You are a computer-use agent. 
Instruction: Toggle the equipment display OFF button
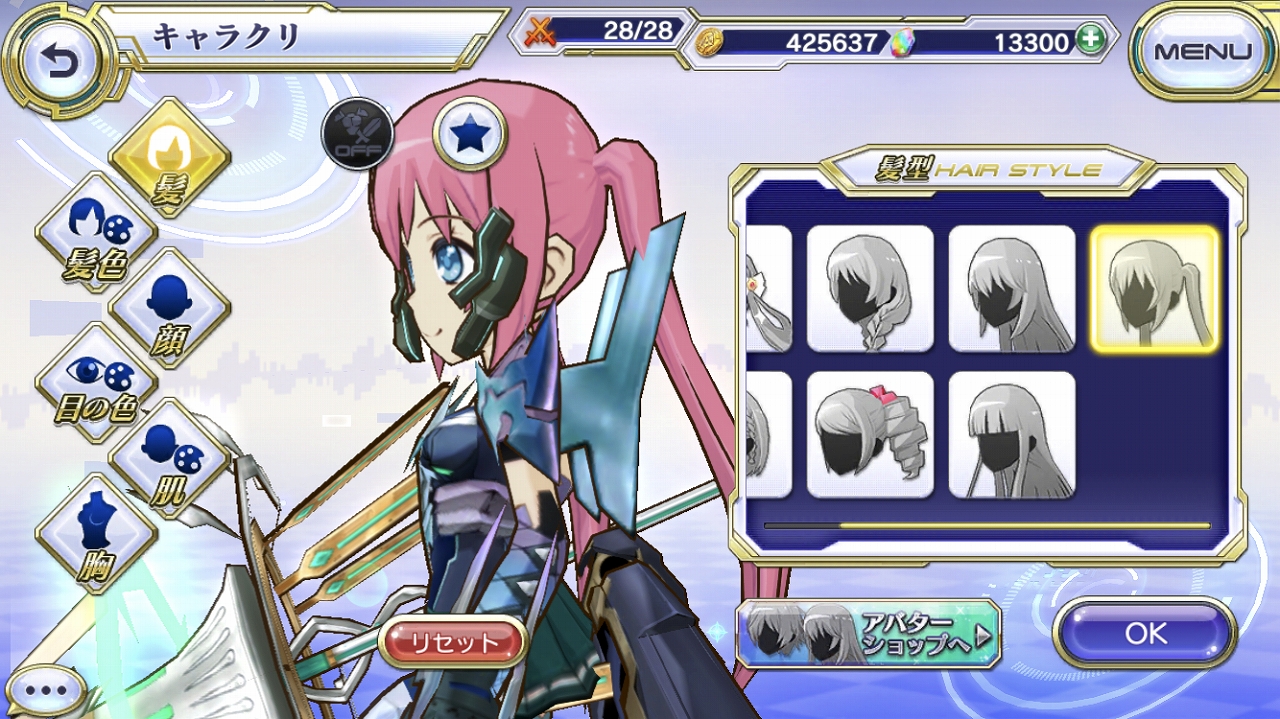357,134
